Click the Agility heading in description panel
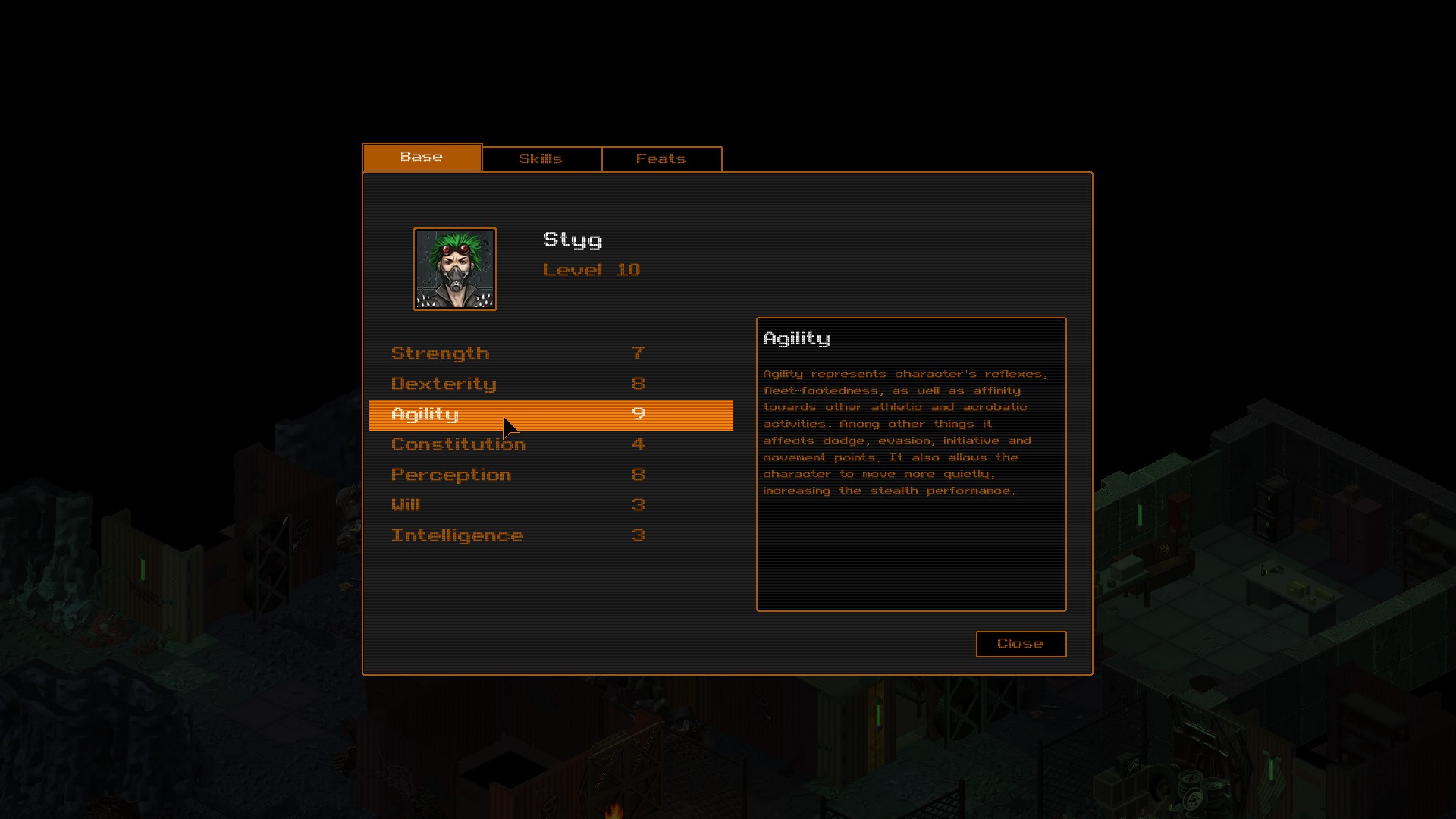Viewport: 1456px width, 819px height. pos(796,339)
